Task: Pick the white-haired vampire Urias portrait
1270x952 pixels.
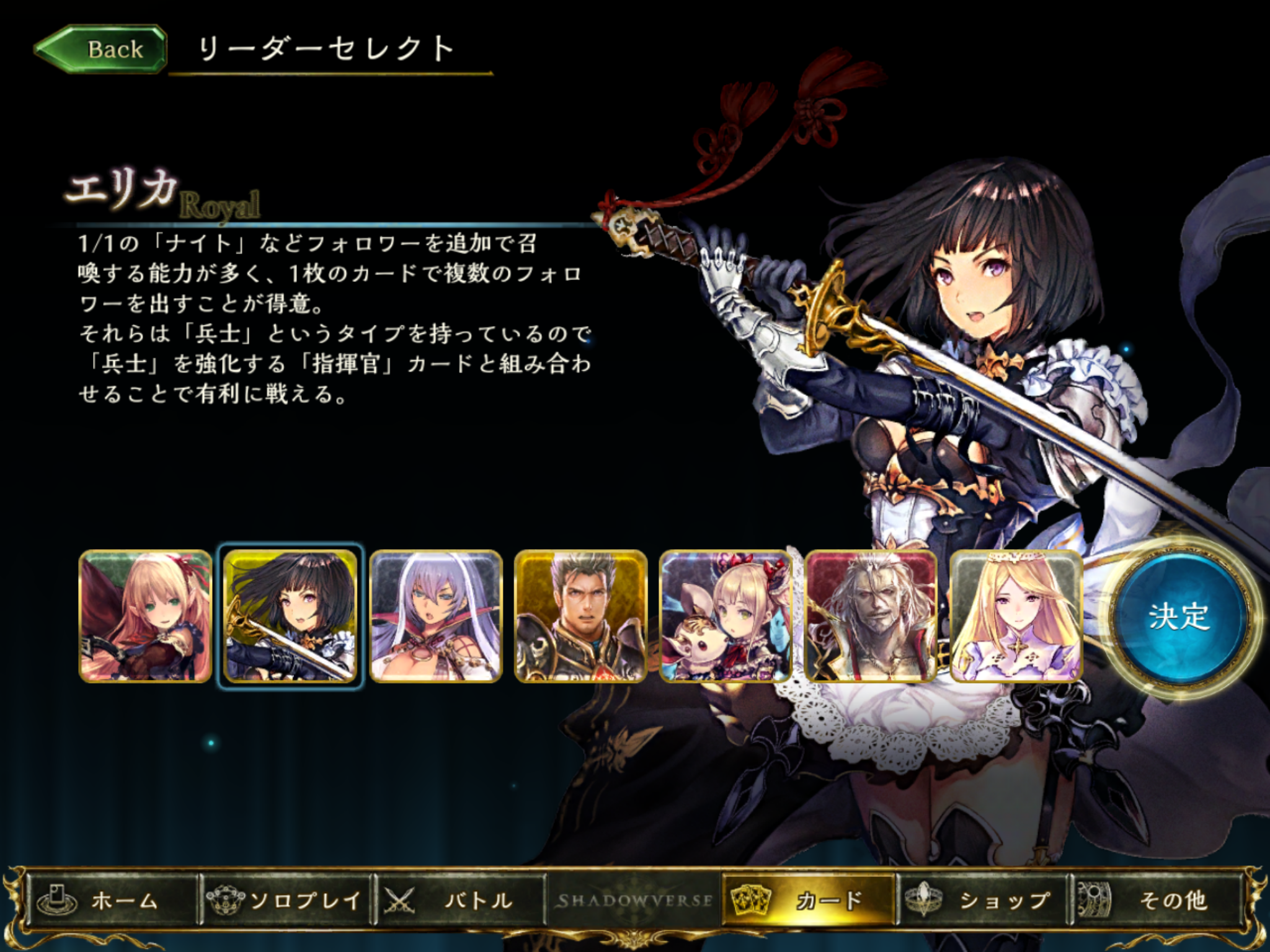Action: (871, 616)
